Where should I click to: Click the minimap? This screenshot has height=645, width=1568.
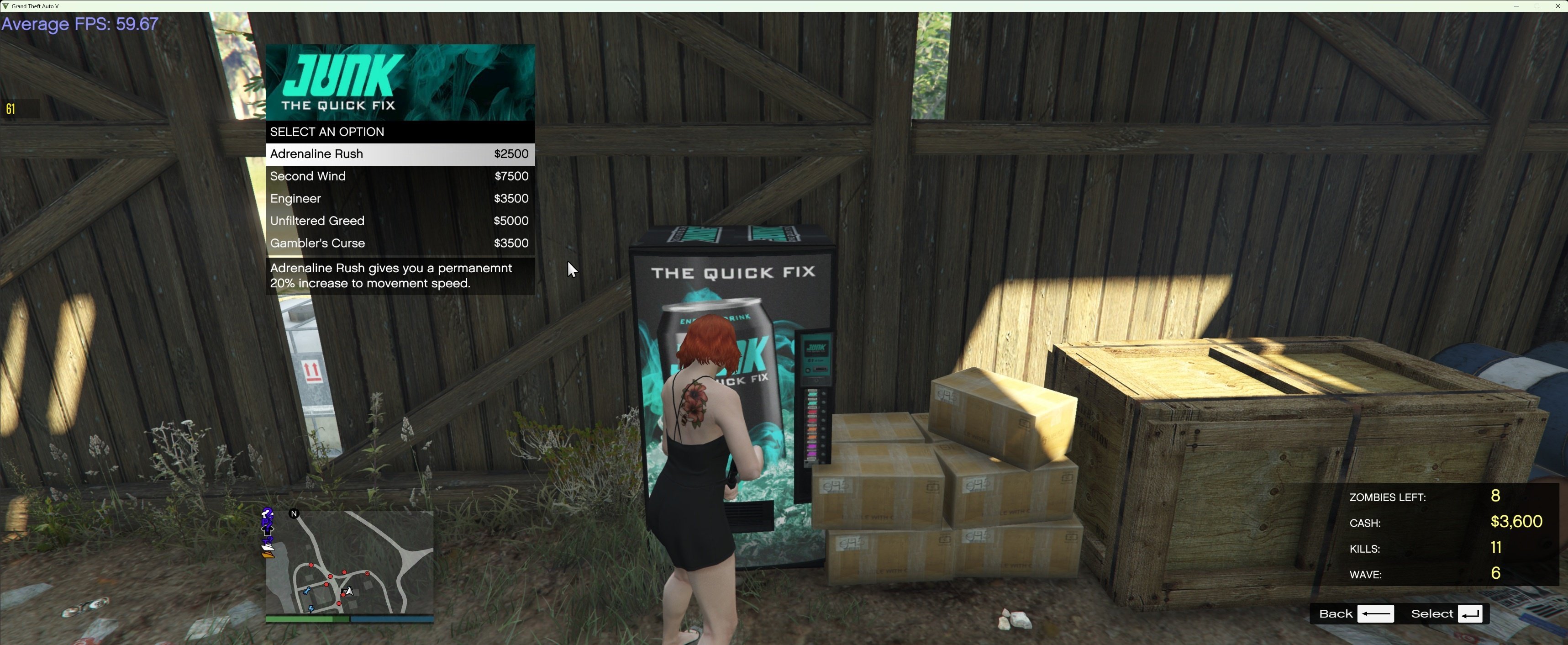349,562
